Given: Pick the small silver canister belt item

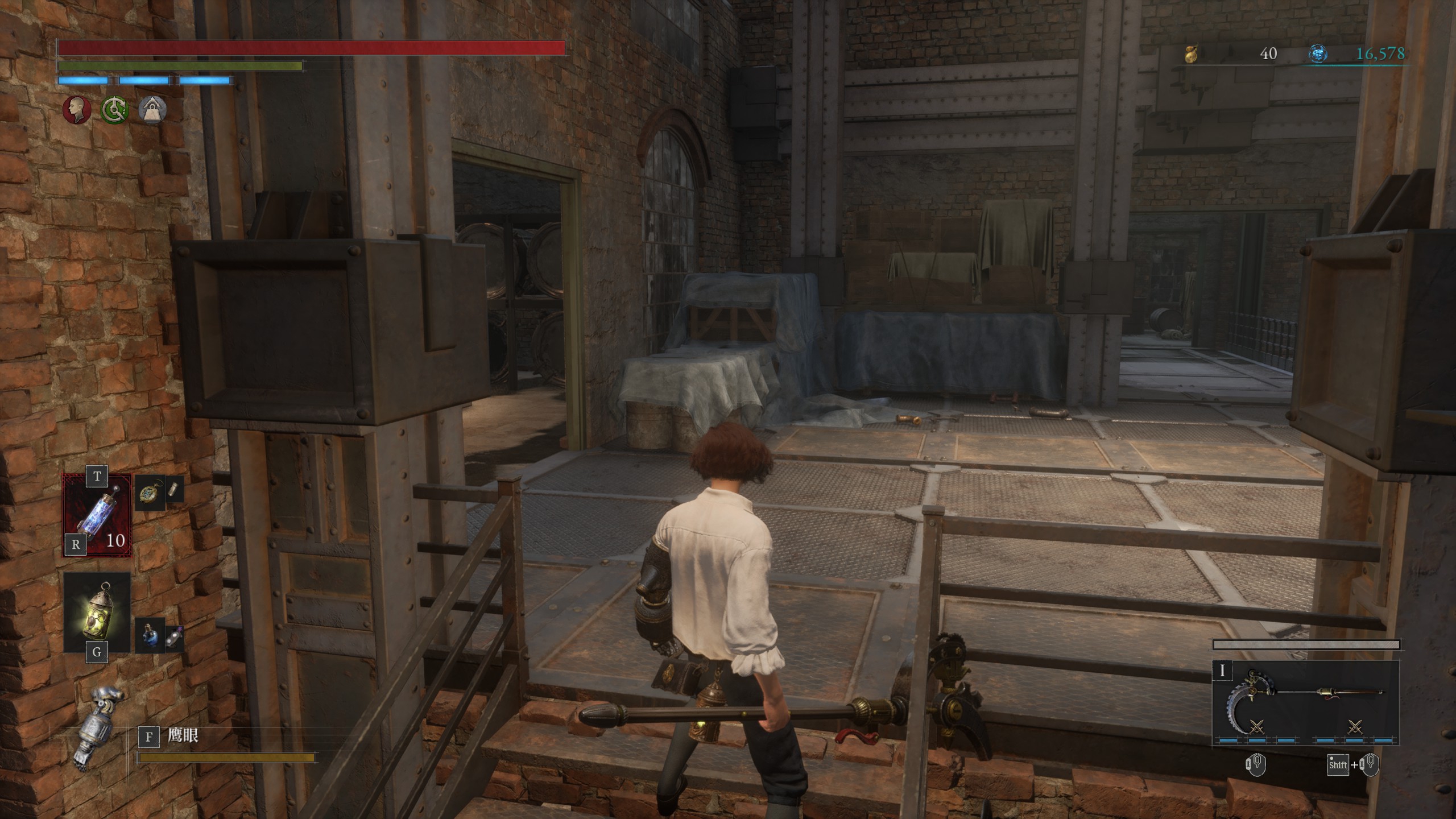Looking at the screenshot, I should click(x=176, y=491).
